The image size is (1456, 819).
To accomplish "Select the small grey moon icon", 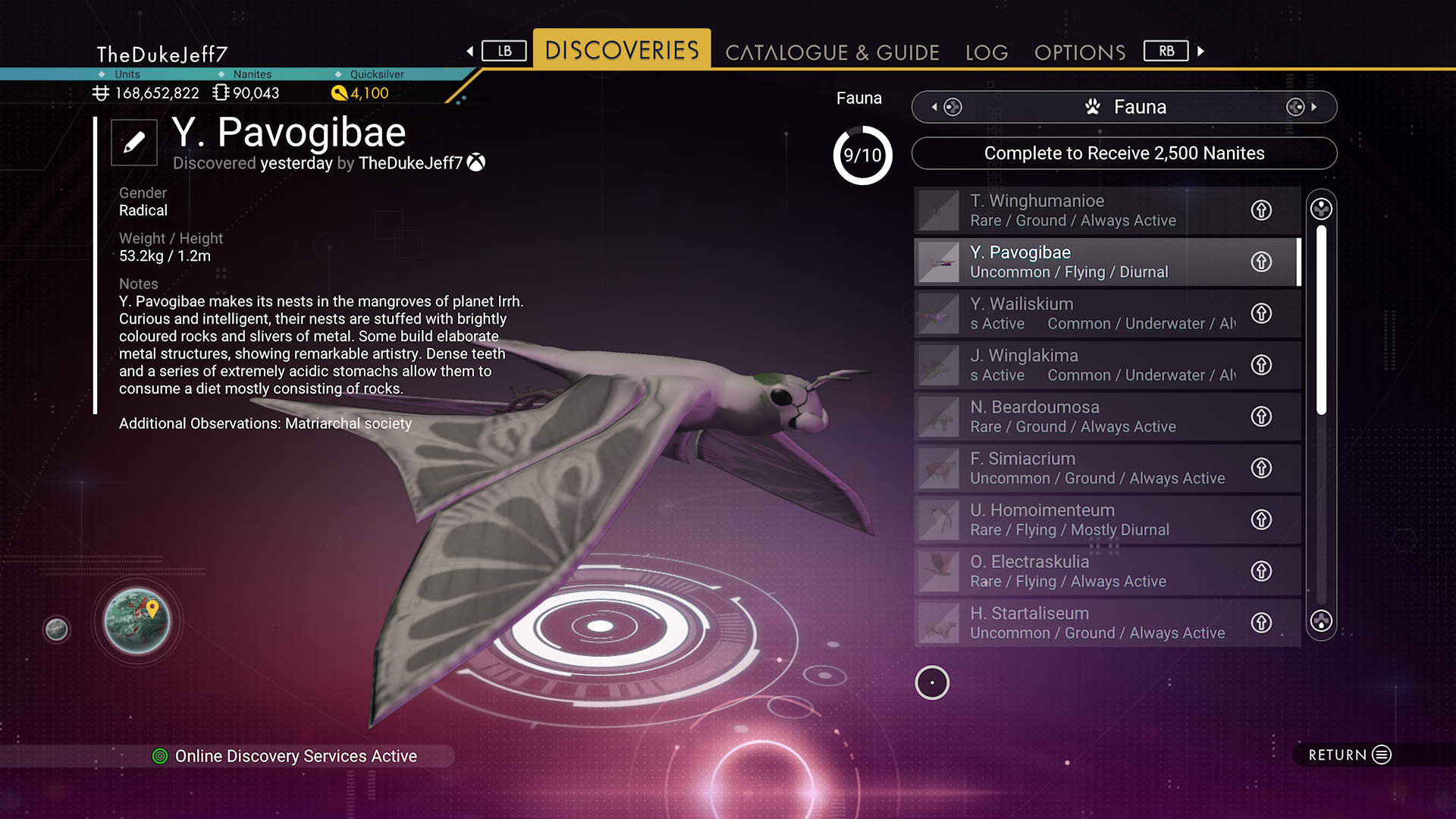I will 56,629.
